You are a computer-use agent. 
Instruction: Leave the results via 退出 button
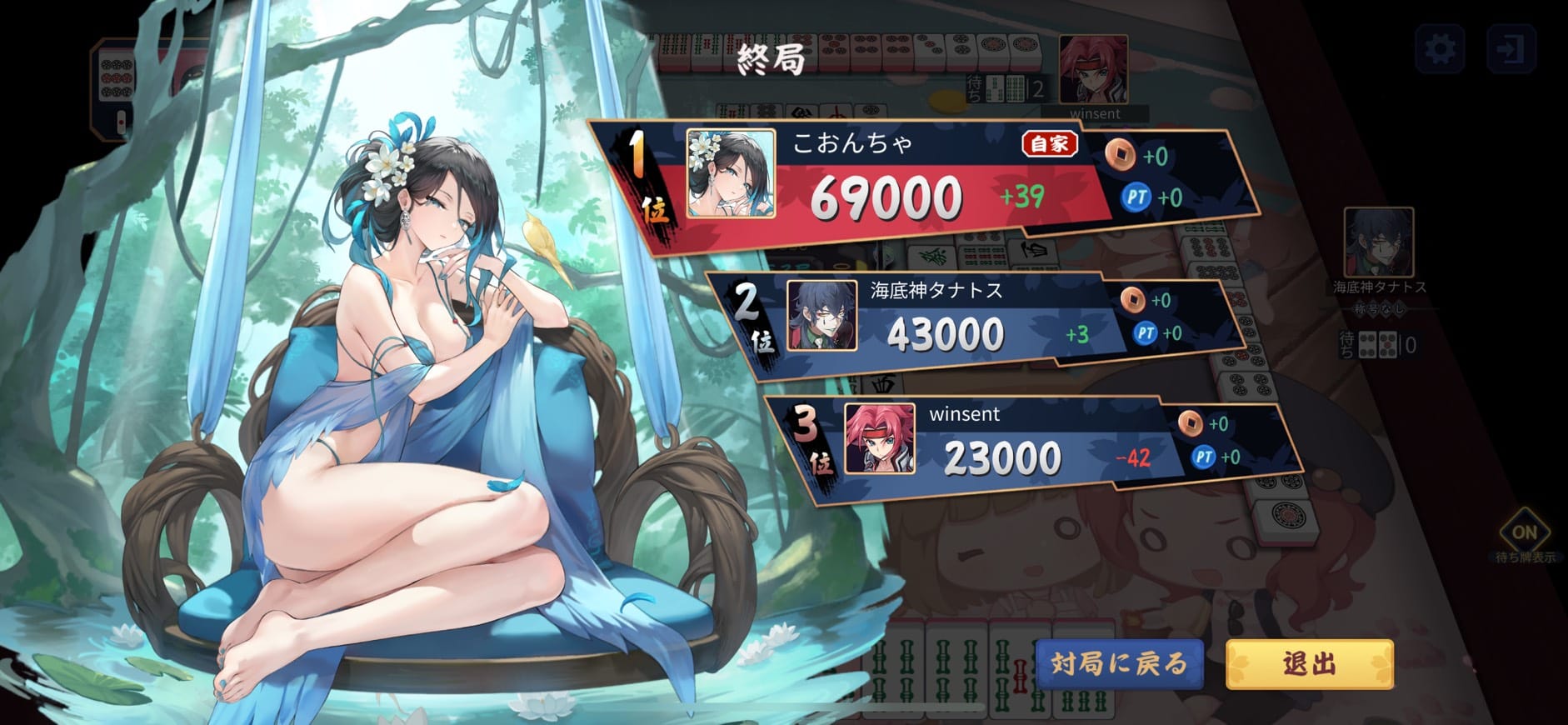click(1309, 664)
